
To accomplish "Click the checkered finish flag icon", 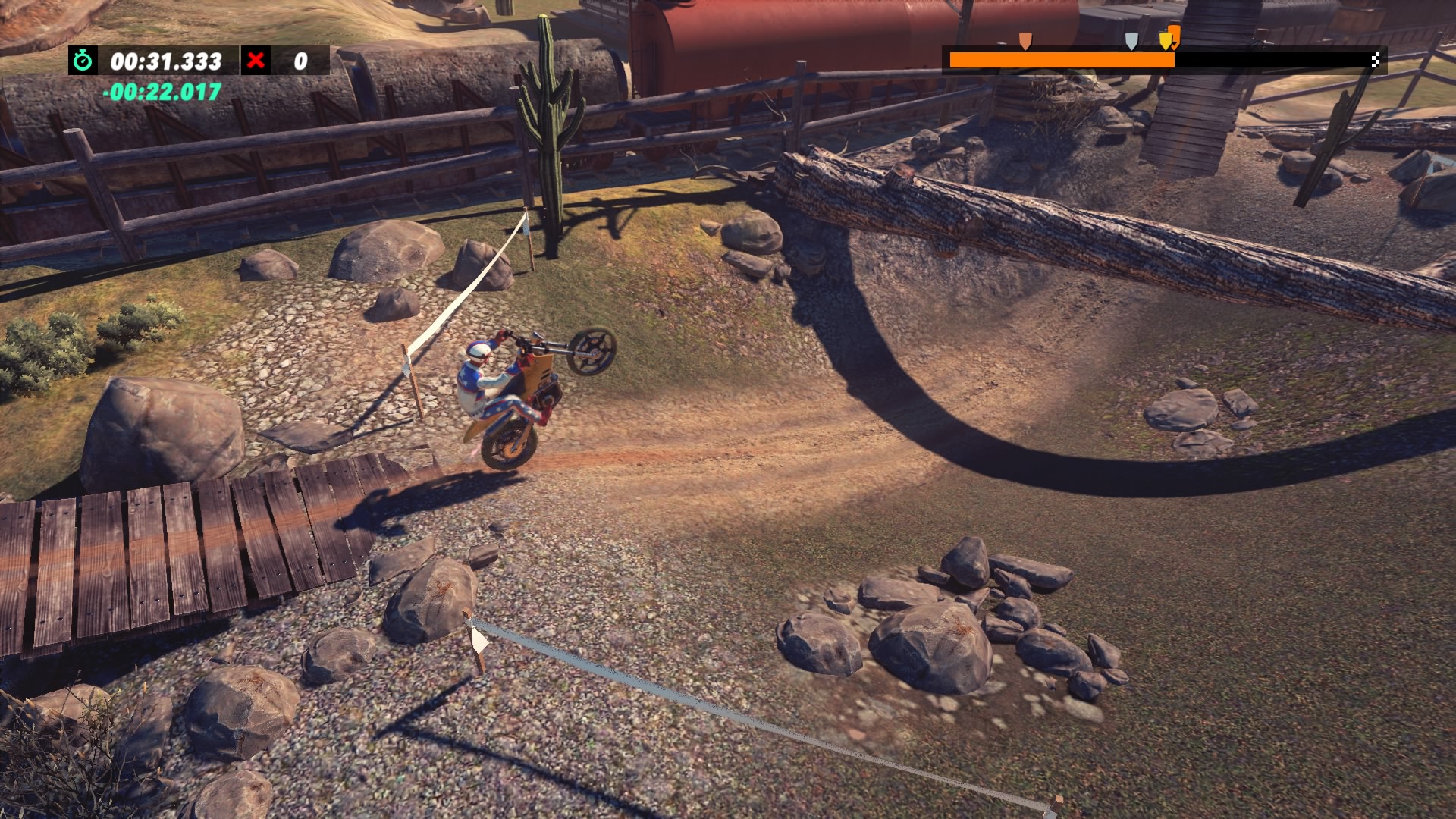I will [x=1376, y=61].
